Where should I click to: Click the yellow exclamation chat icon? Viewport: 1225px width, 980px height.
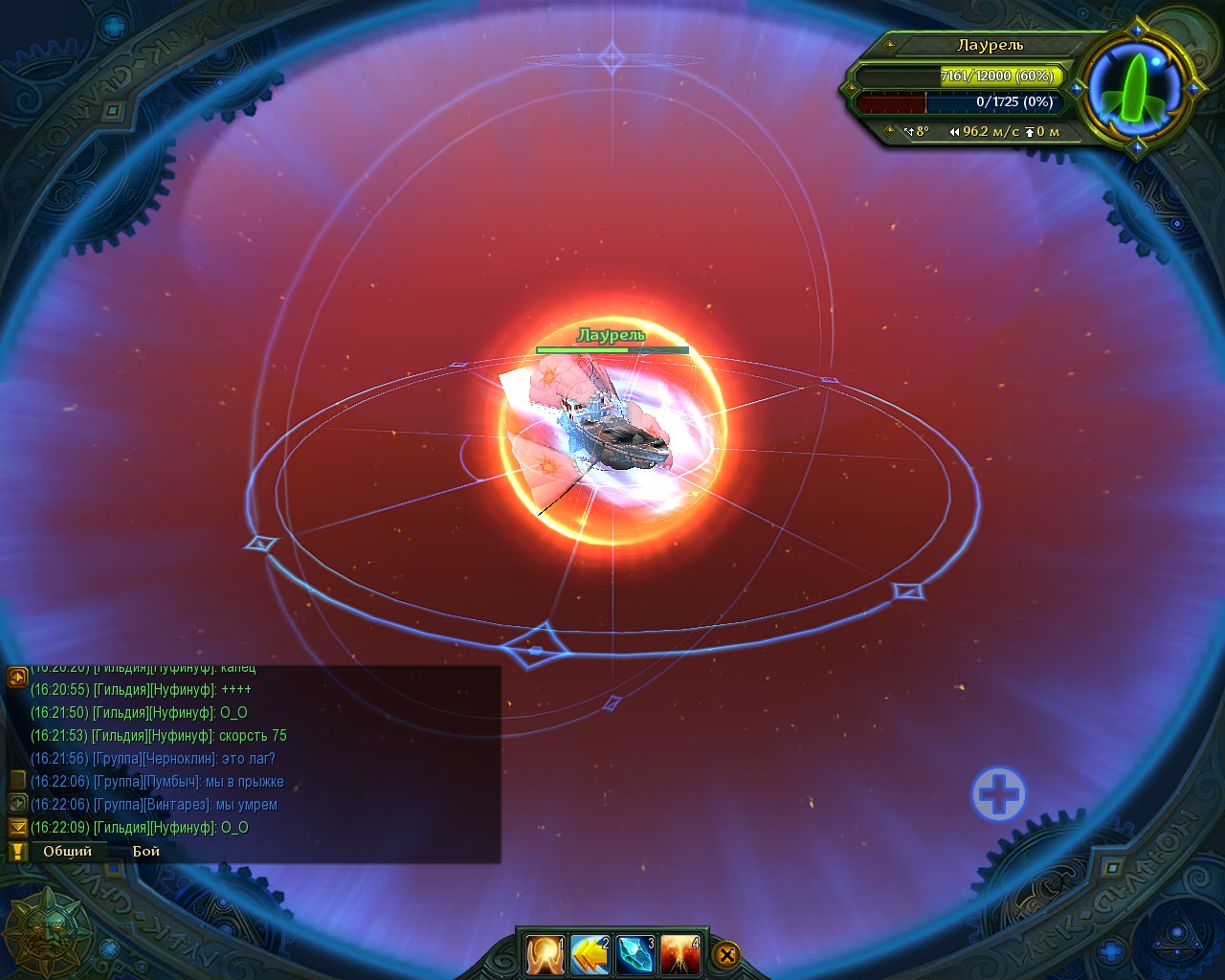16,851
